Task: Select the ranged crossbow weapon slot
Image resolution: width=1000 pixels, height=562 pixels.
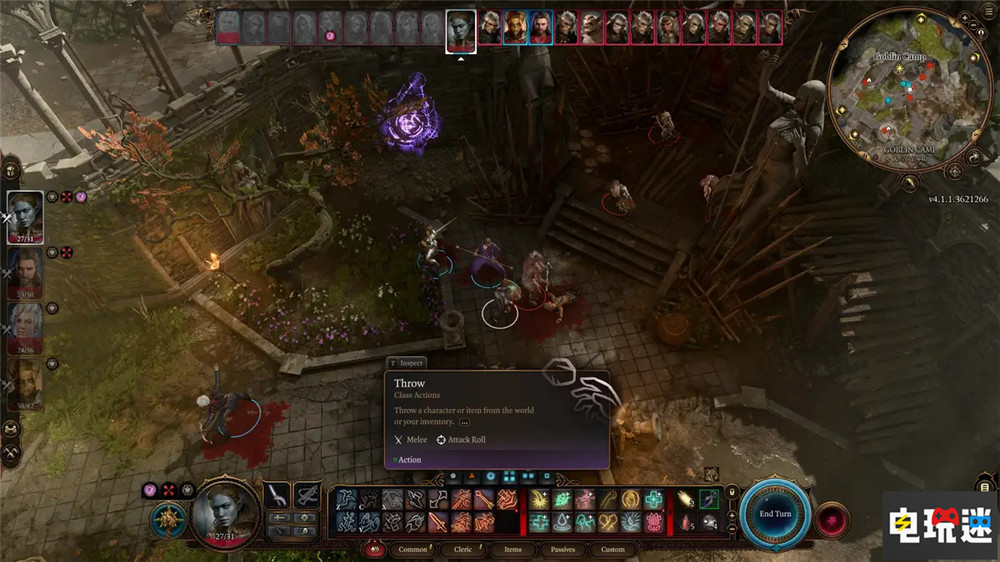Action: click(307, 494)
